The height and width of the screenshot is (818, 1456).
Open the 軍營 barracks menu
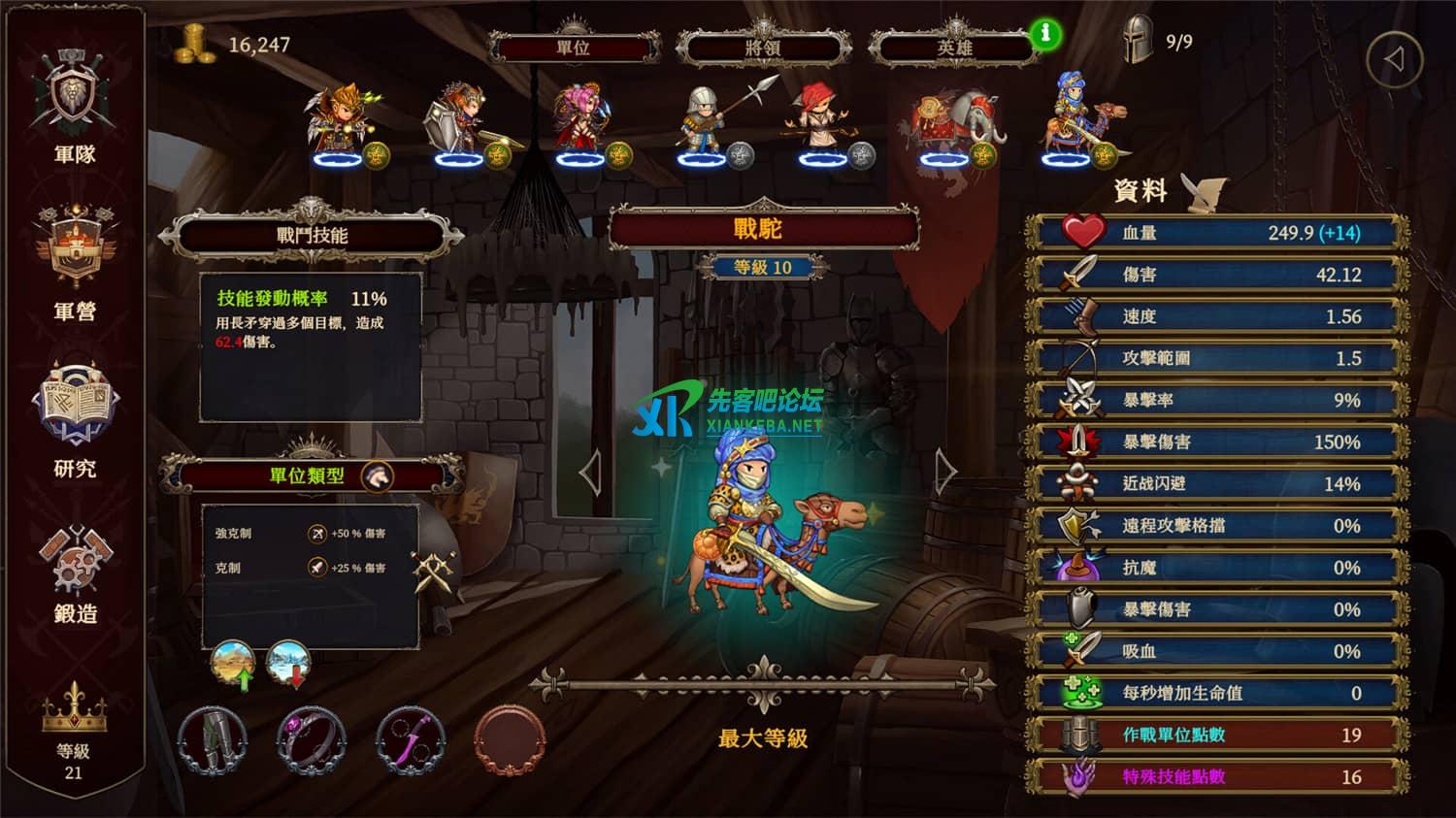tap(75, 260)
